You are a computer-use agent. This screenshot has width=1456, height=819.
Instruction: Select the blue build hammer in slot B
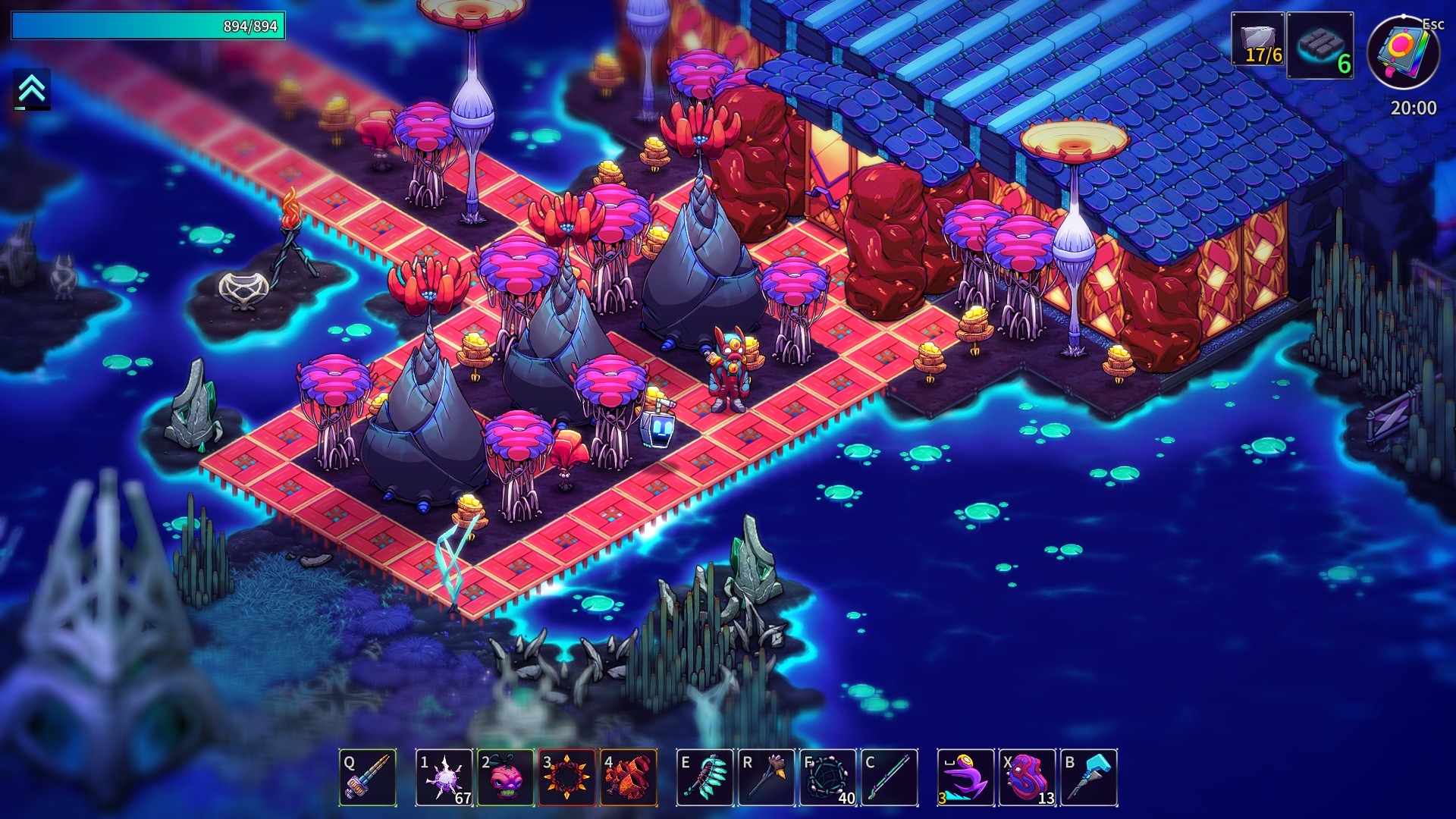point(1089,777)
